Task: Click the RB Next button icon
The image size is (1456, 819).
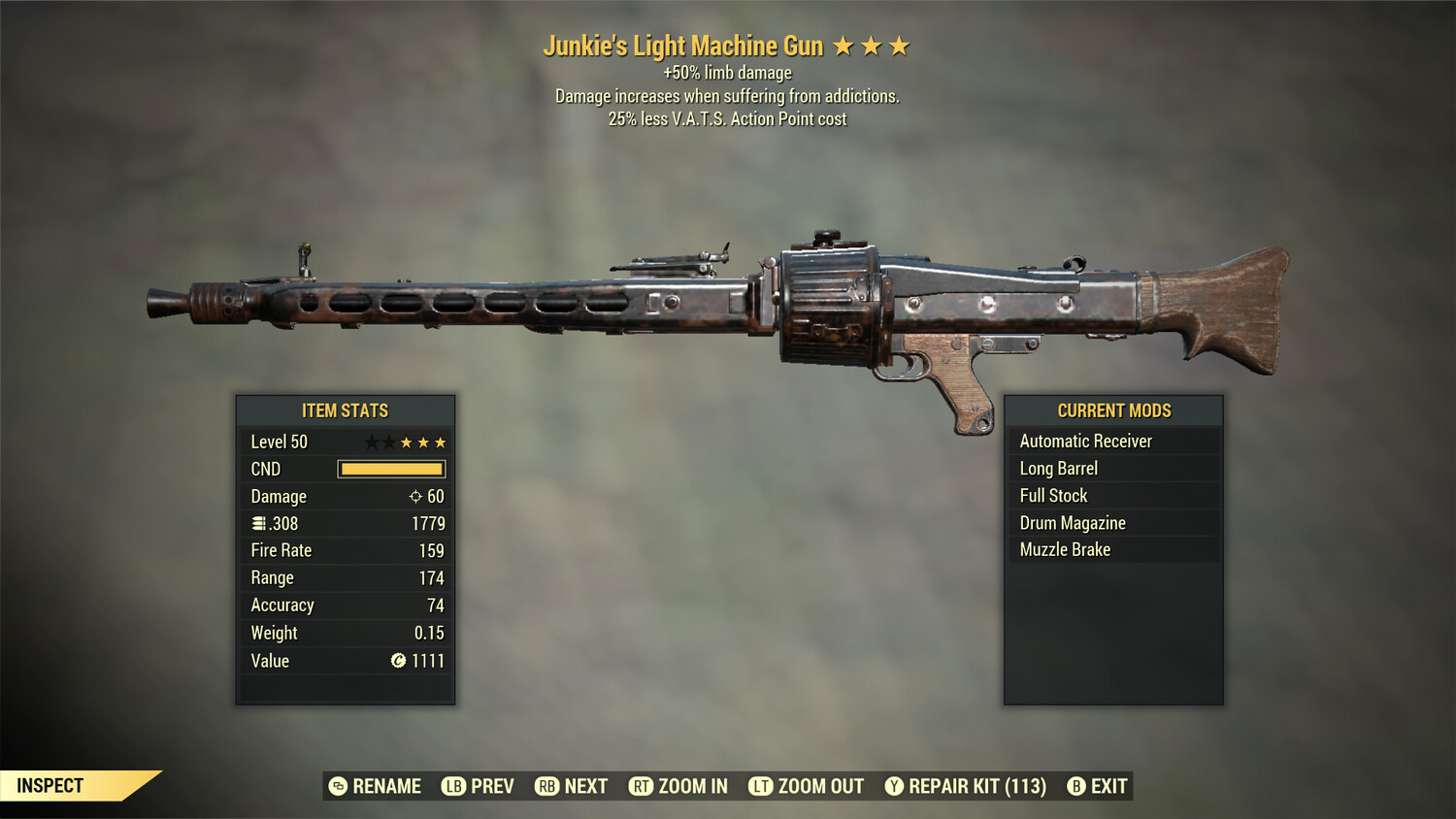Action: click(x=545, y=786)
